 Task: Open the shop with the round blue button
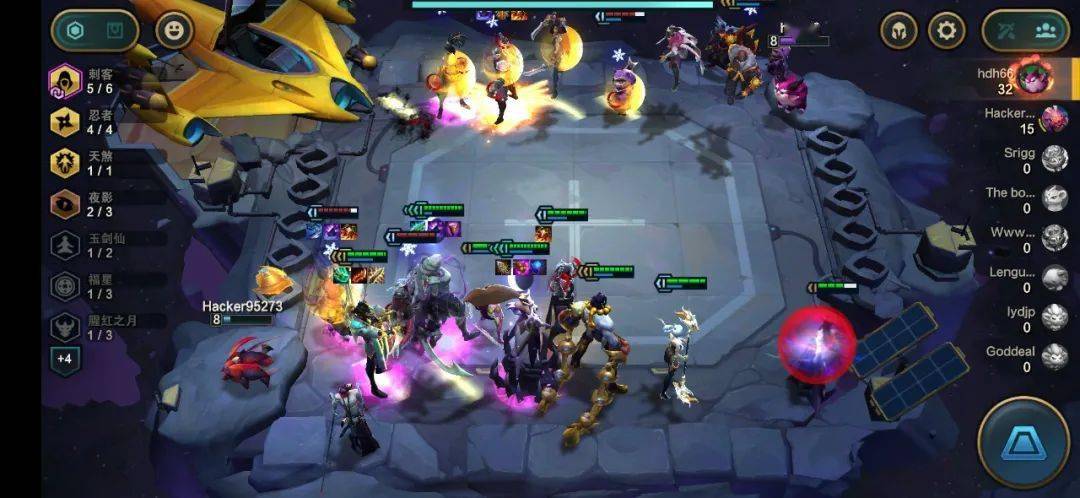1023,443
